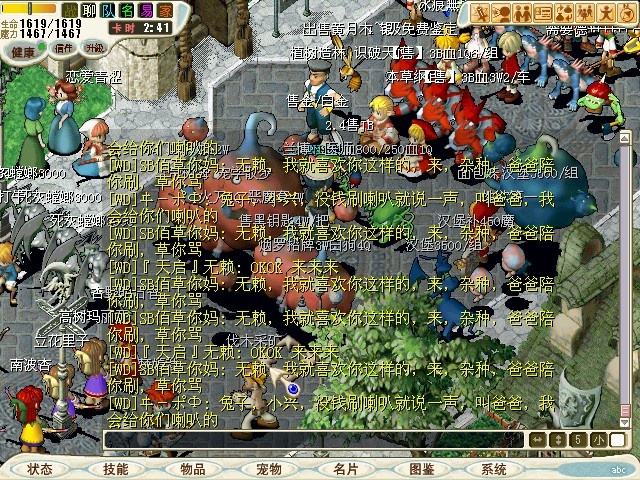Toggle the 战 battle mode switch
Viewport: 640px width, 480px height.
pyautogui.click(x=69, y=12)
